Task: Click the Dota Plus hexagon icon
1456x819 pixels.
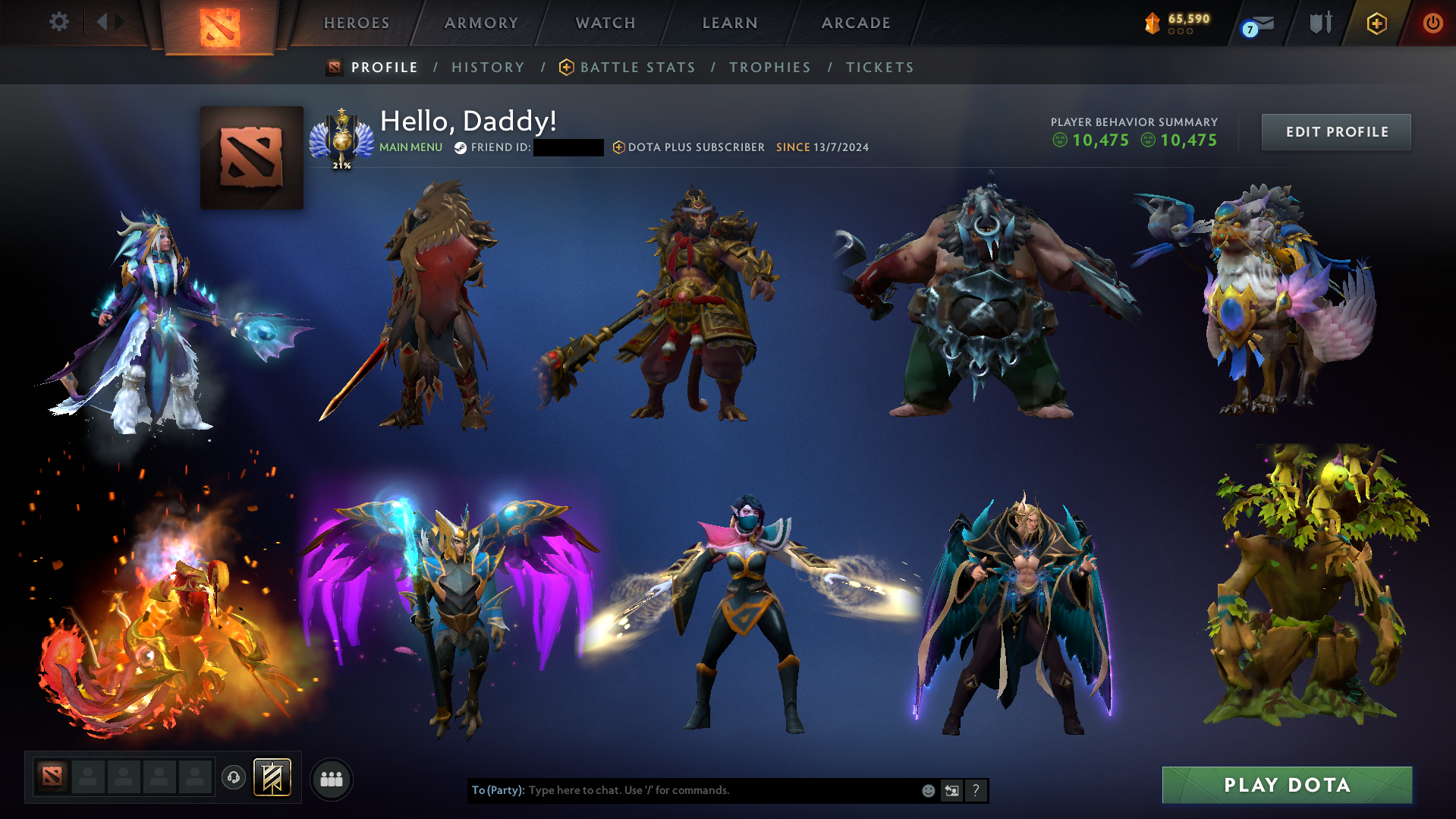Action: (1376, 24)
